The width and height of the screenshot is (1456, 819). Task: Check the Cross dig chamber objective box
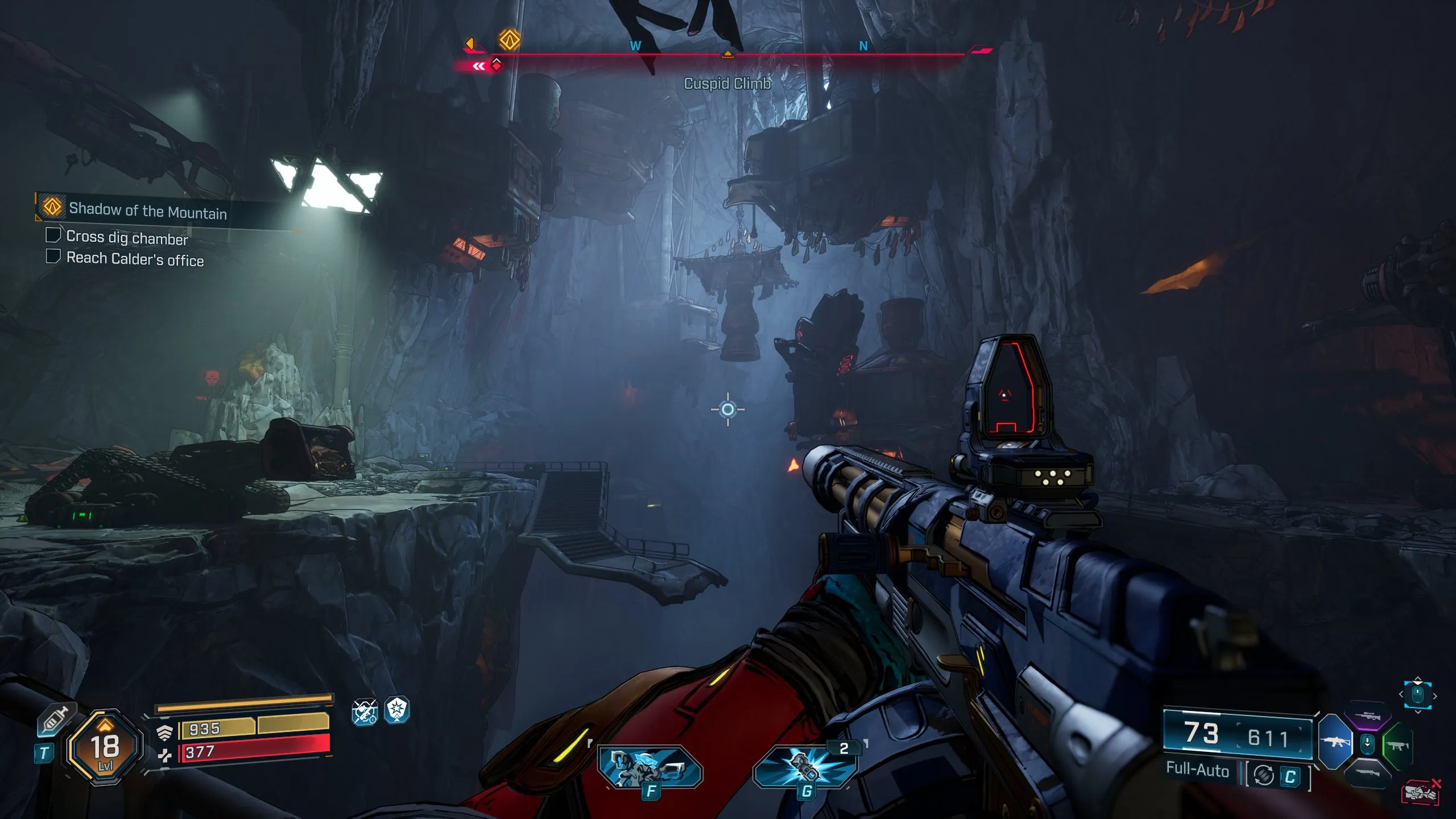point(54,238)
